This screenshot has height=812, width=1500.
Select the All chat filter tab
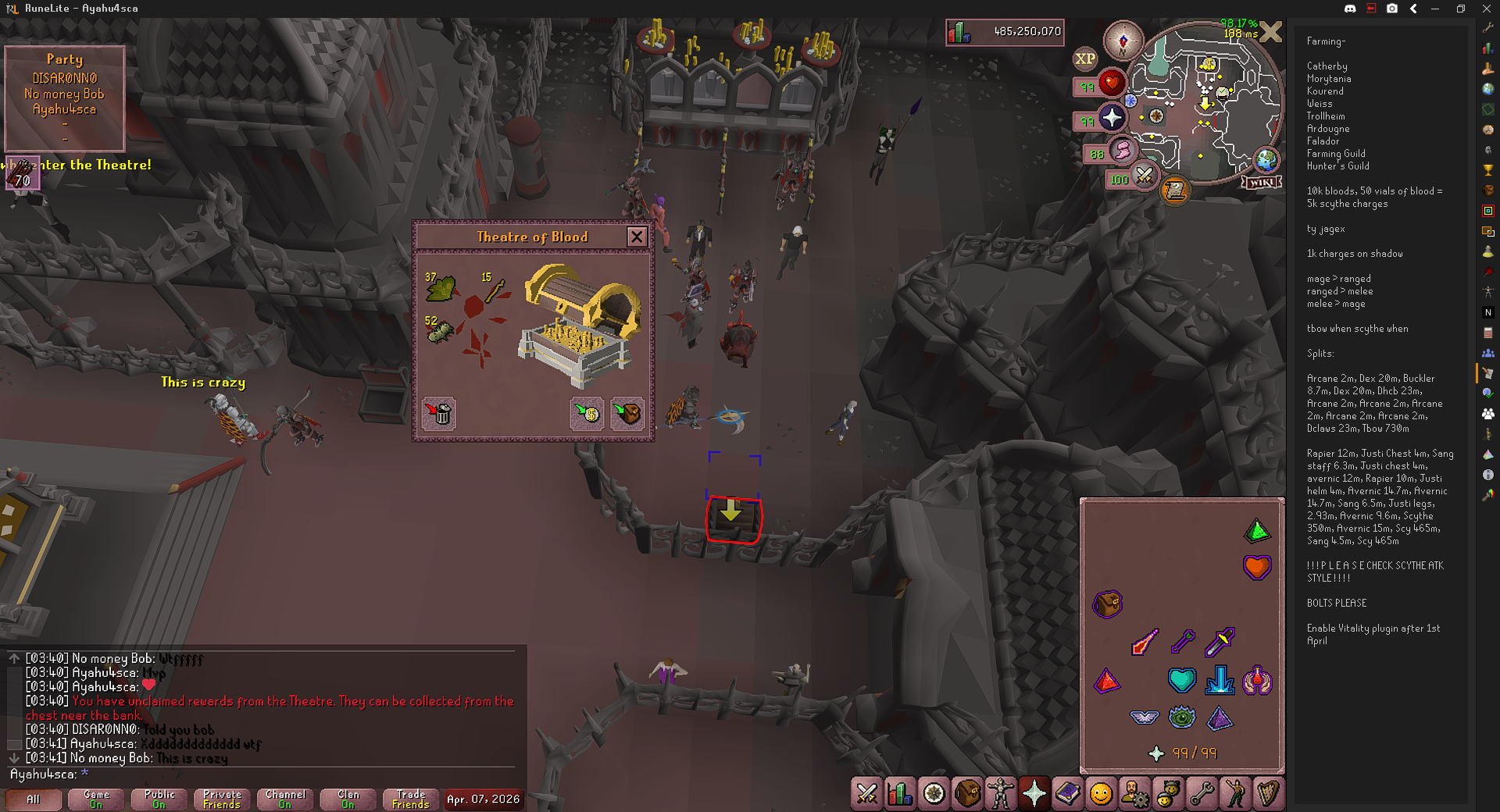point(33,800)
